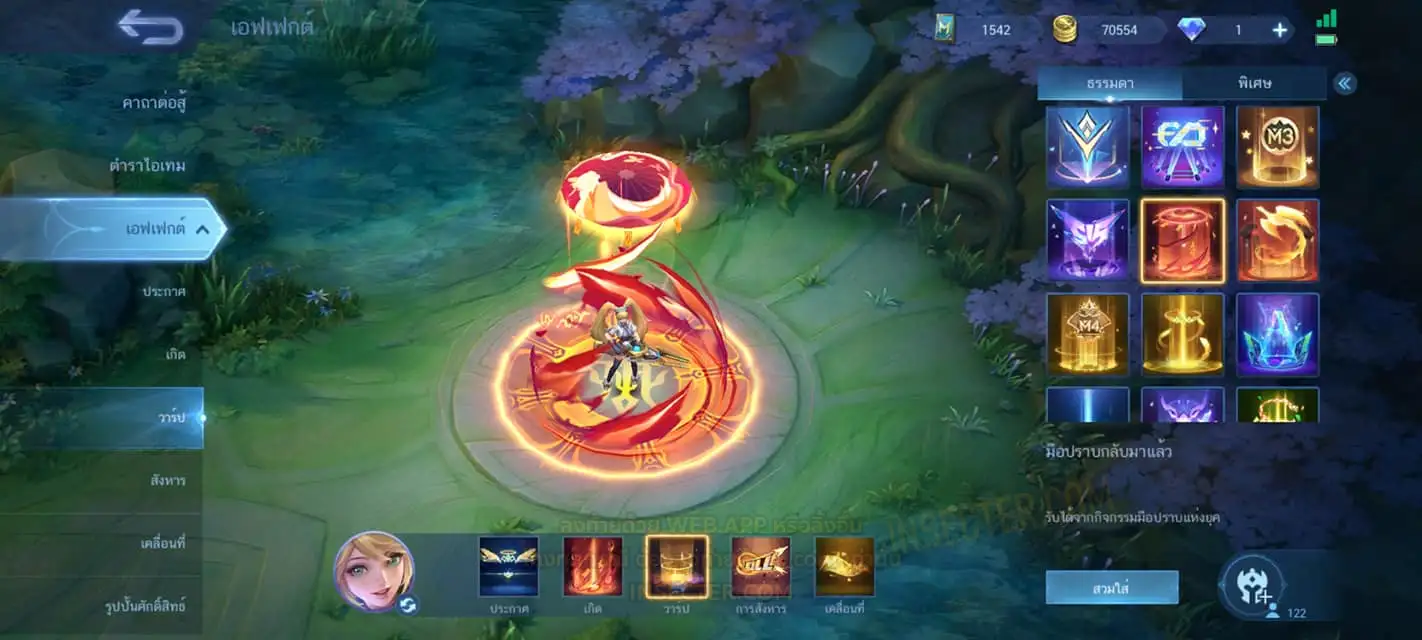
Task: Select the สังหาร submenu item
Action: (167, 480)
